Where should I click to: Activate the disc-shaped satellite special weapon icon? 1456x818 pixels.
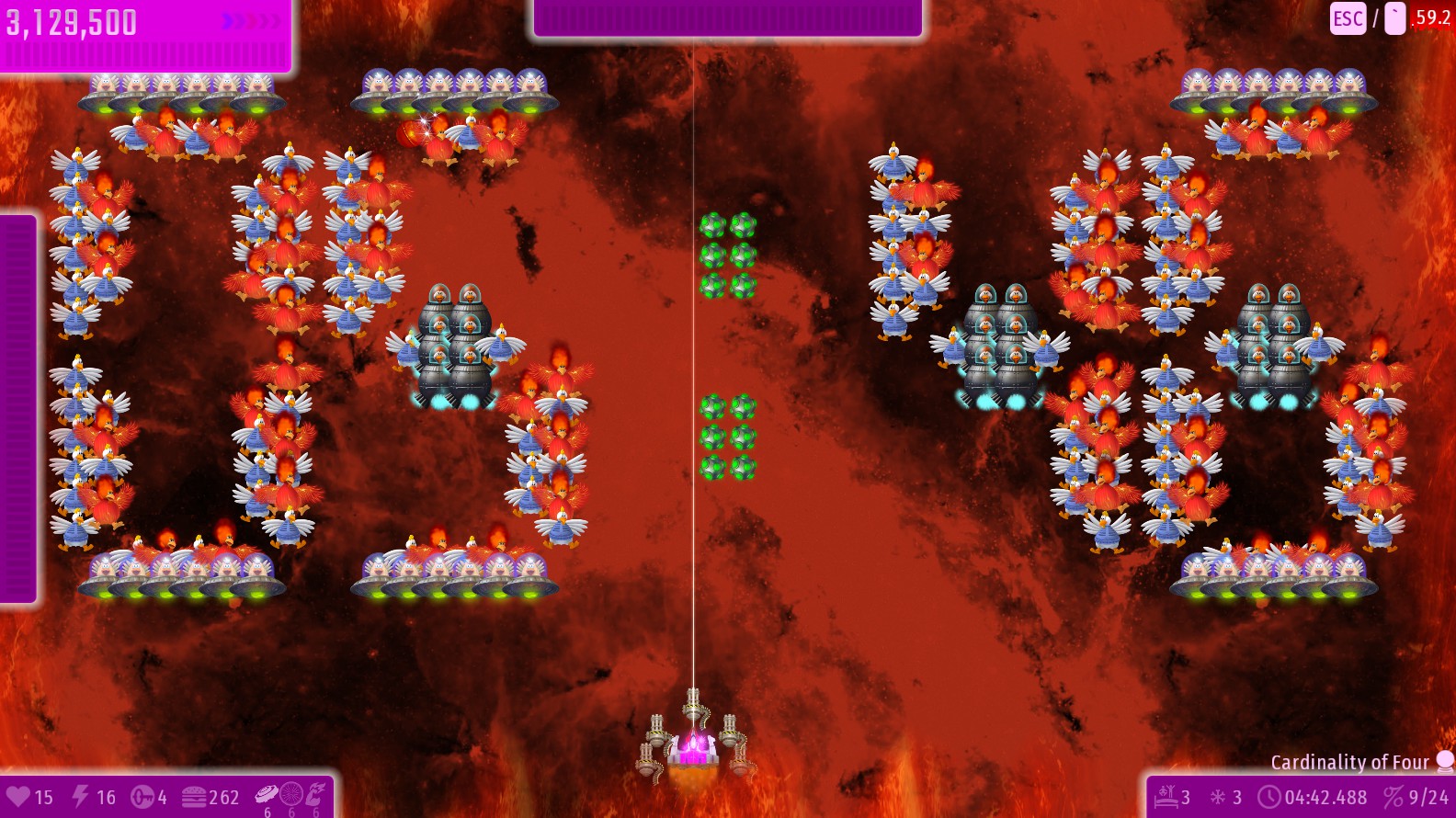pos(267,793)
